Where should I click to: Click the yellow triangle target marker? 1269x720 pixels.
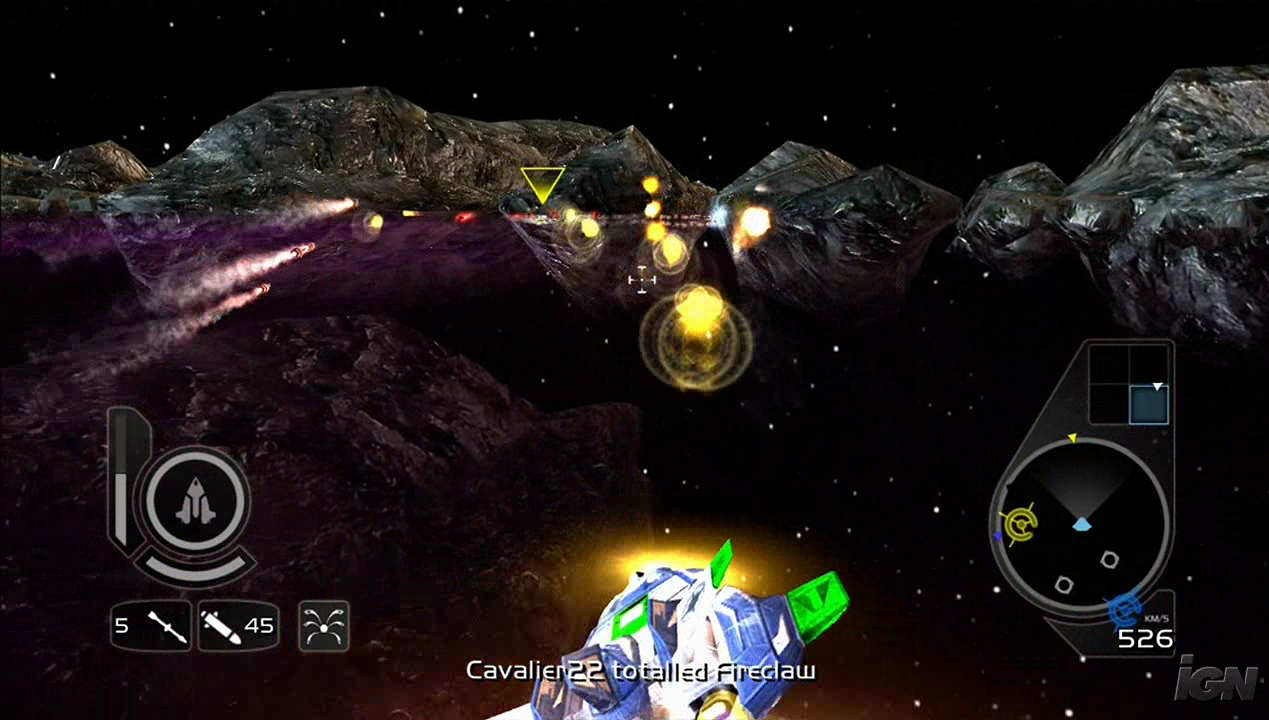coord(542,184)
